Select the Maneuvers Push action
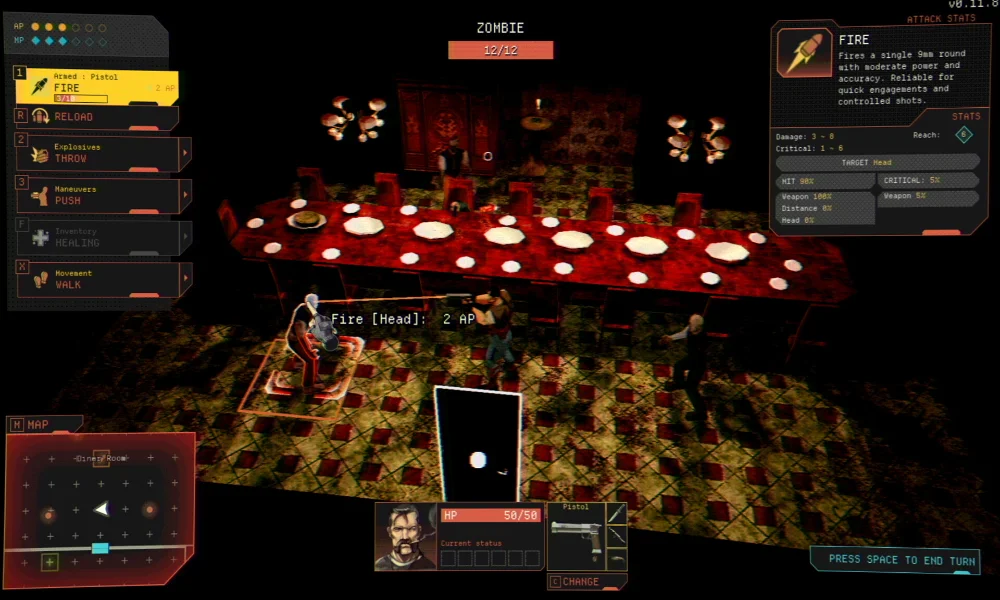Viewport: 1000px width, 600px height. (95, 195)
